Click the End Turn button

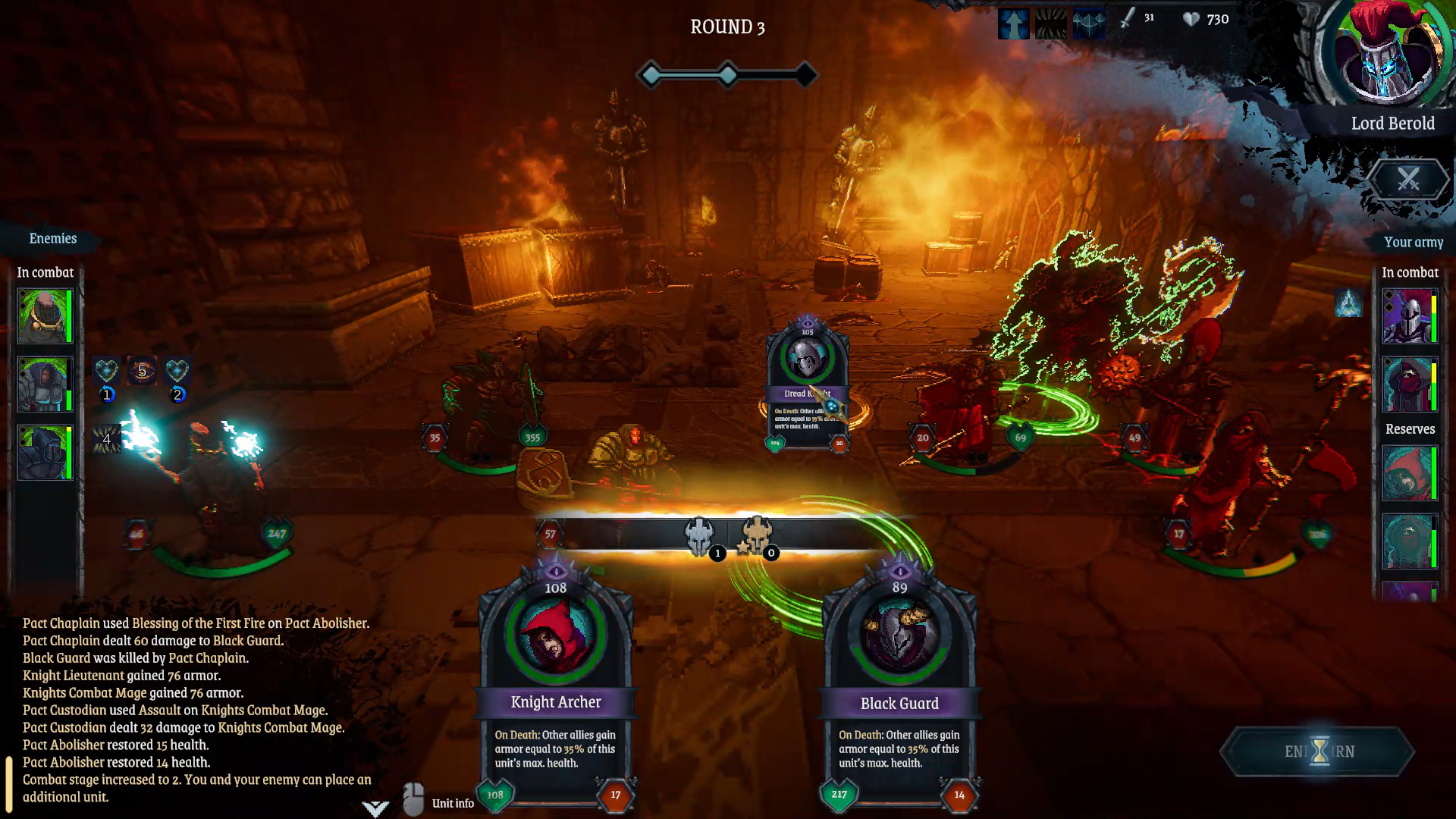1319,752
